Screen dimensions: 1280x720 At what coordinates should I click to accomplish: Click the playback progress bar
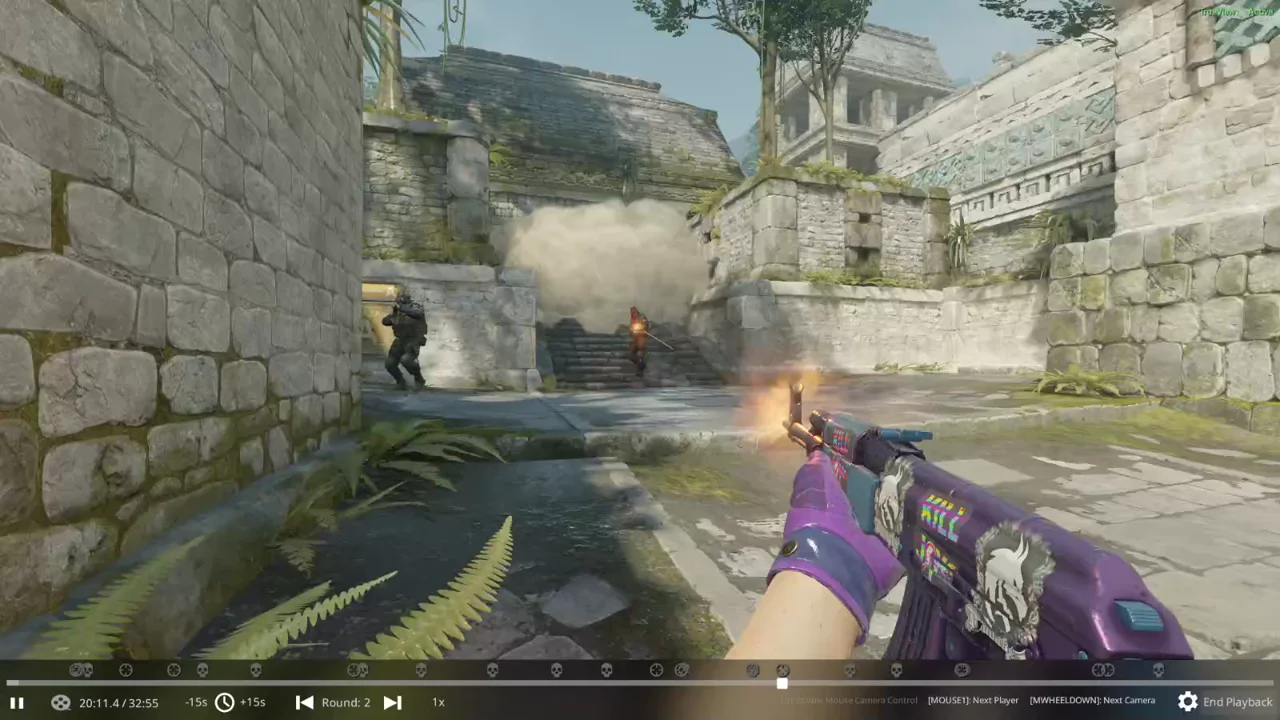[x=640, y=684]
